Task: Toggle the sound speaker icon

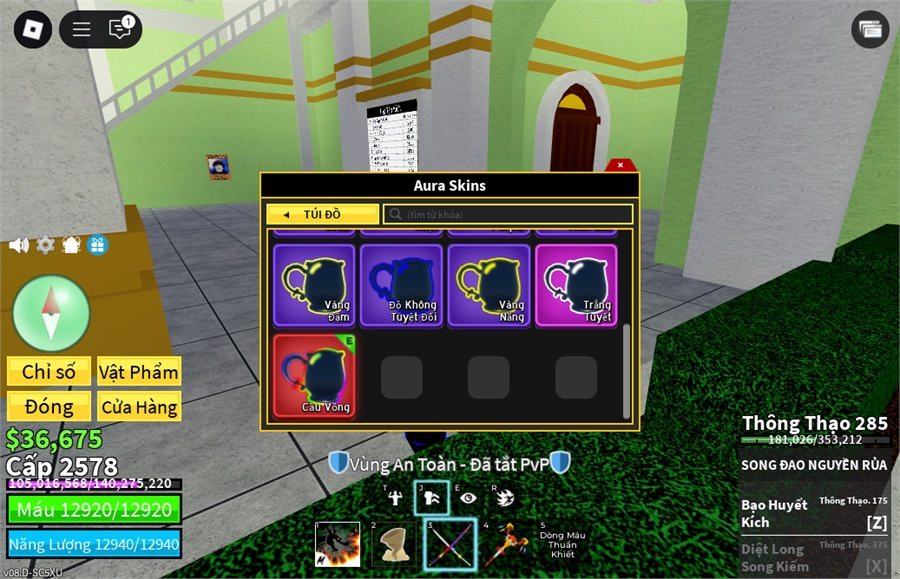Action: tap(18, 245)
